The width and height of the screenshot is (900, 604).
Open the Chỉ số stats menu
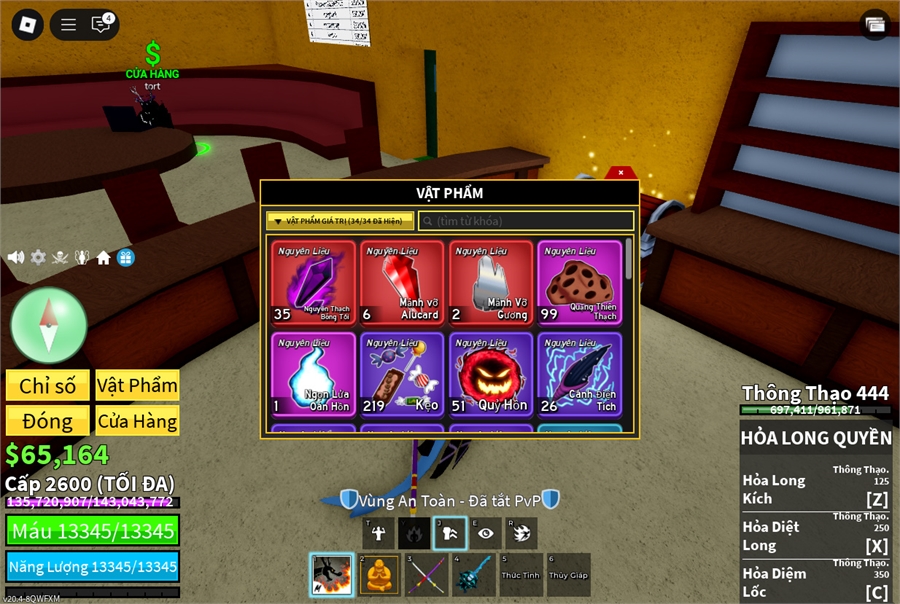pos(48,386)
